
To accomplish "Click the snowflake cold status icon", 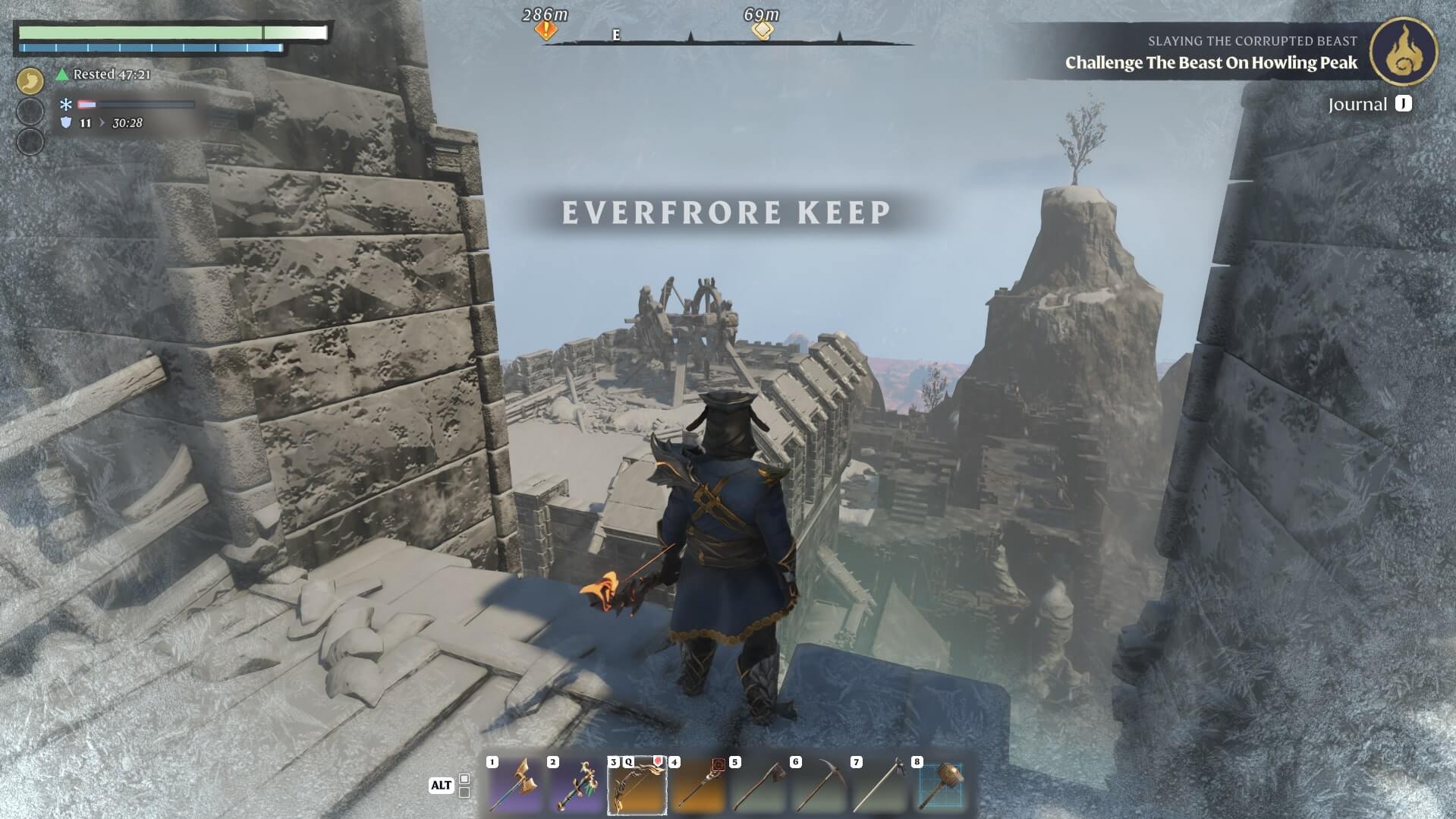I will coord(66,105).
